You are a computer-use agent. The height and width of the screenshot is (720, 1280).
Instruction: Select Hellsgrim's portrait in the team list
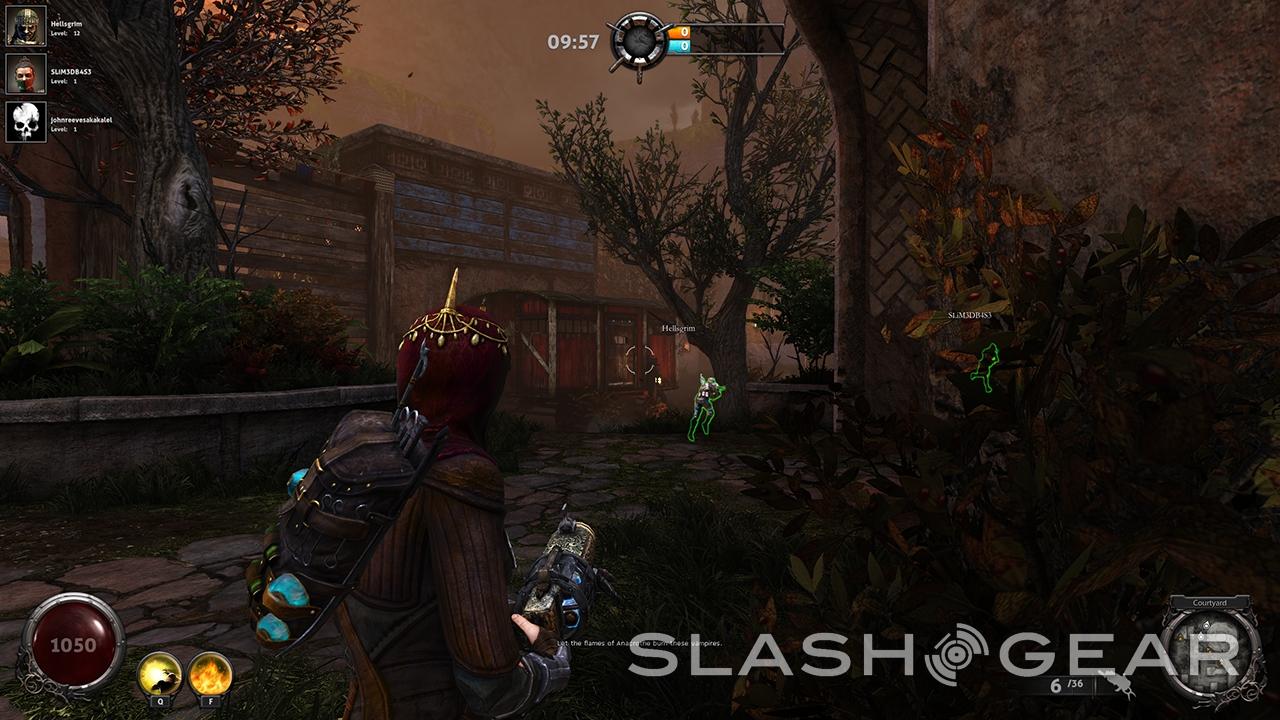coord(26,26)
